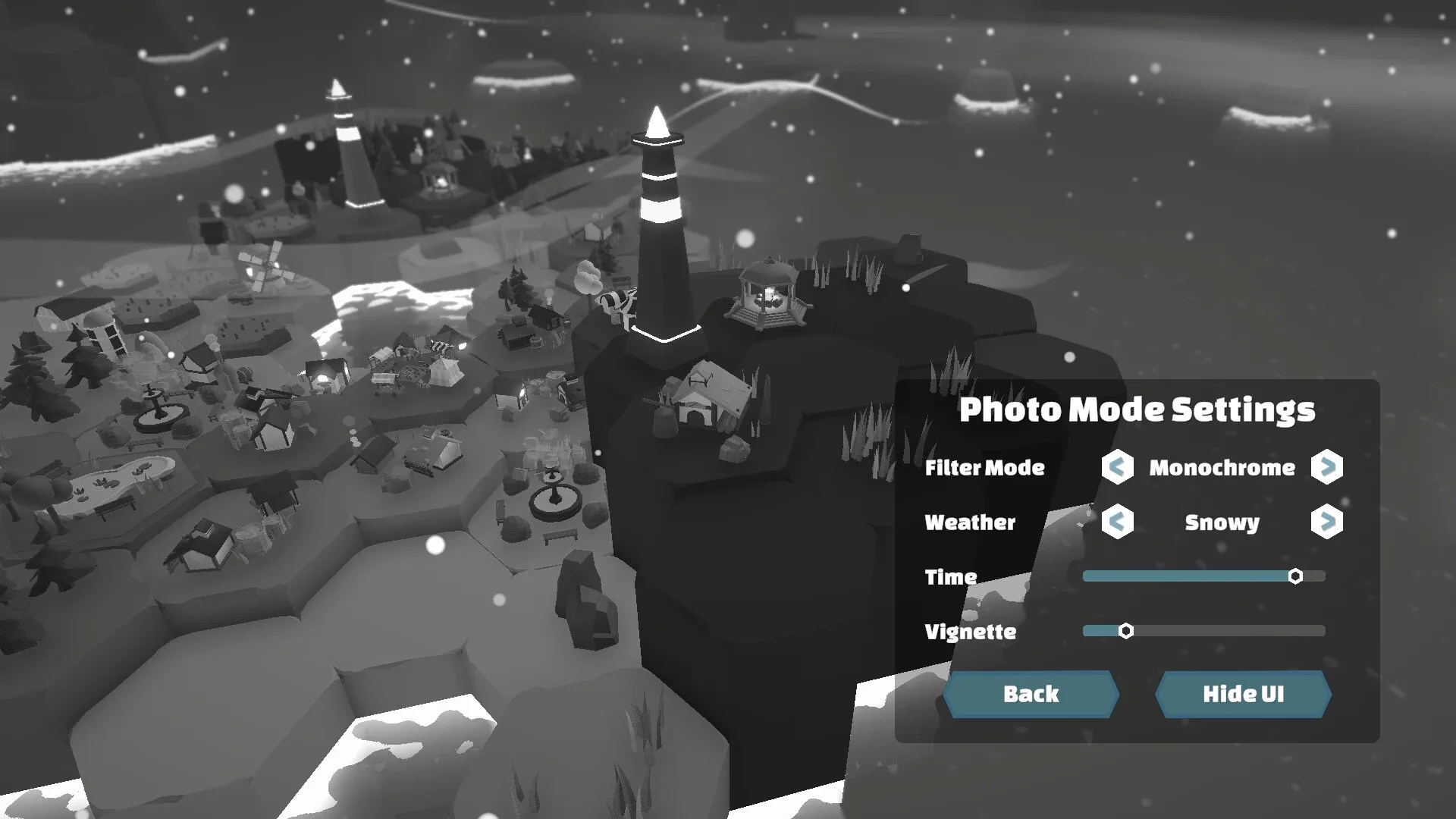Click the Vignette label
1456x819 pixels.
pos(971,632)
